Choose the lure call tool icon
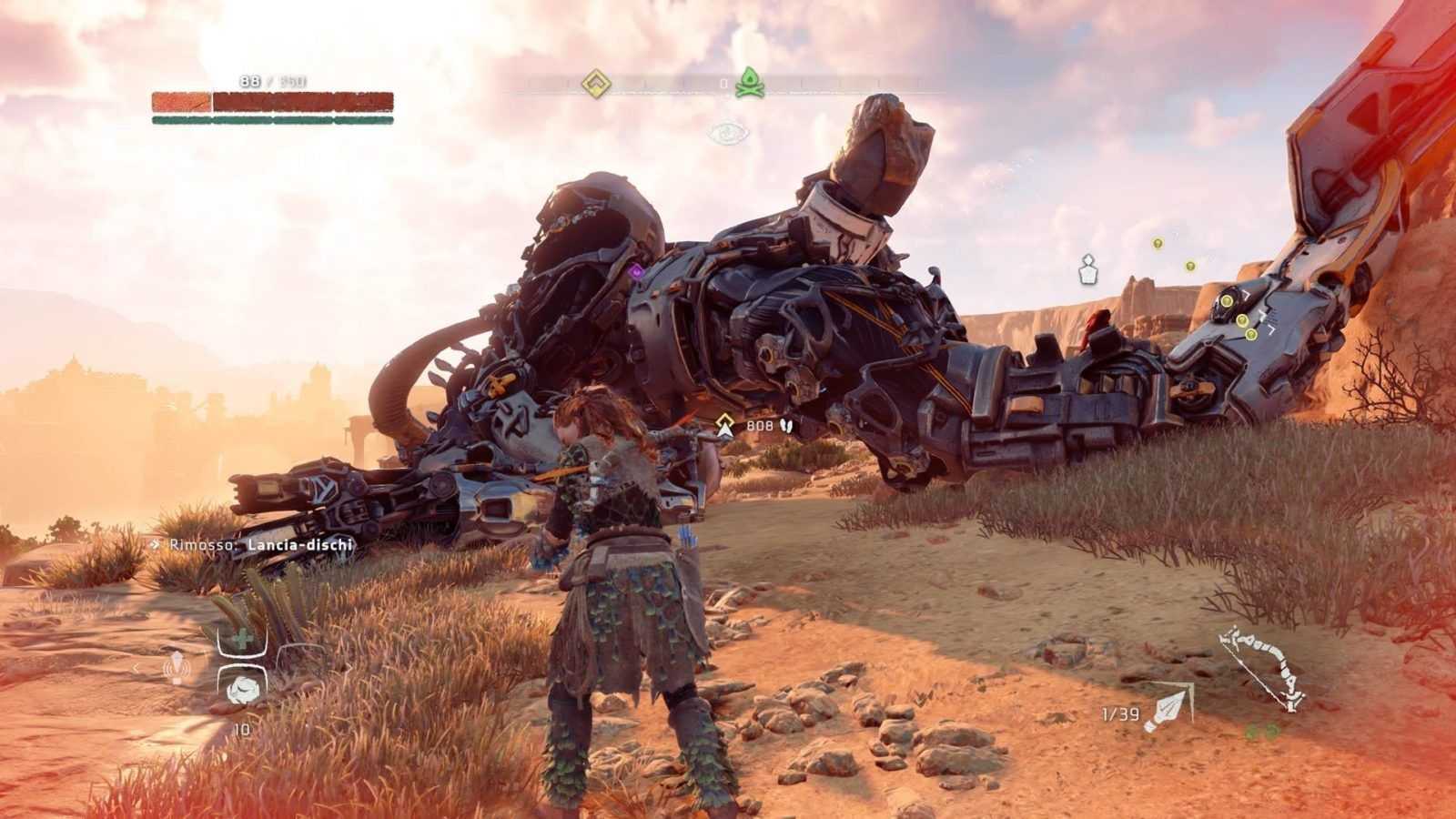 pyautogui.click(x=175, y=668)
